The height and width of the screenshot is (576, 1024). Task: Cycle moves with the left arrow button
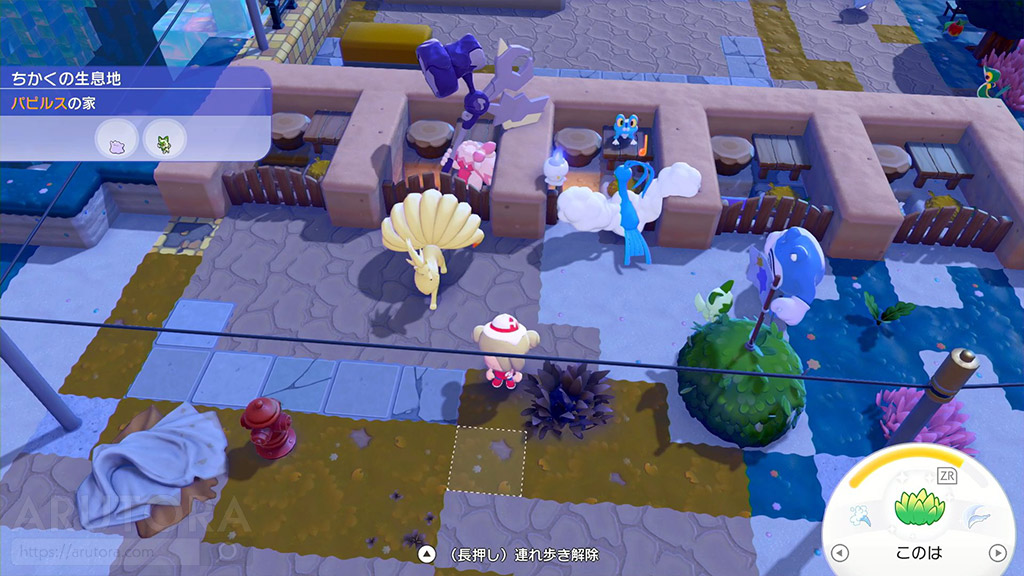pyautogui.click(x=840, y=552)
